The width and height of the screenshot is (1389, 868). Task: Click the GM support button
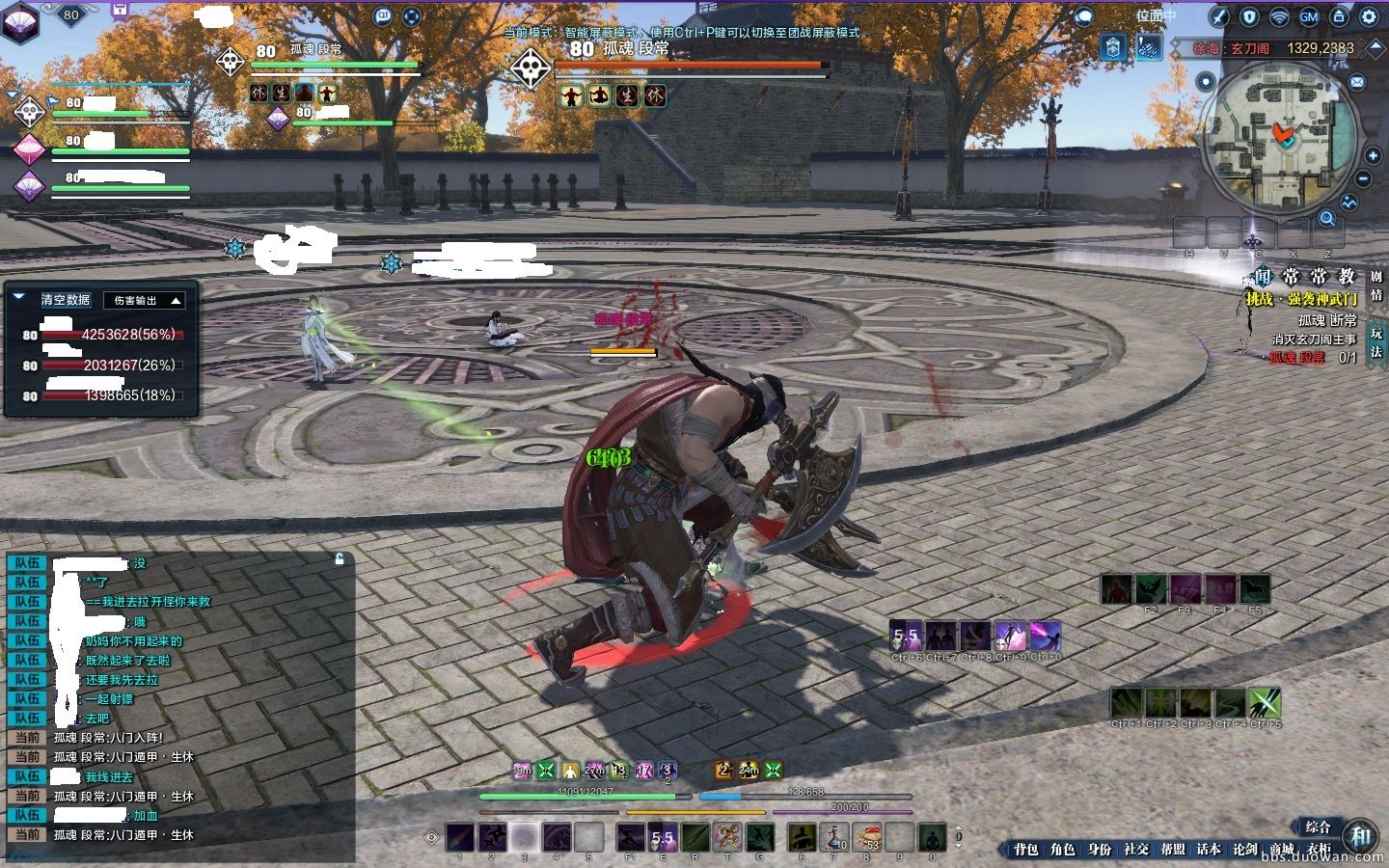tap(1309, 16)
